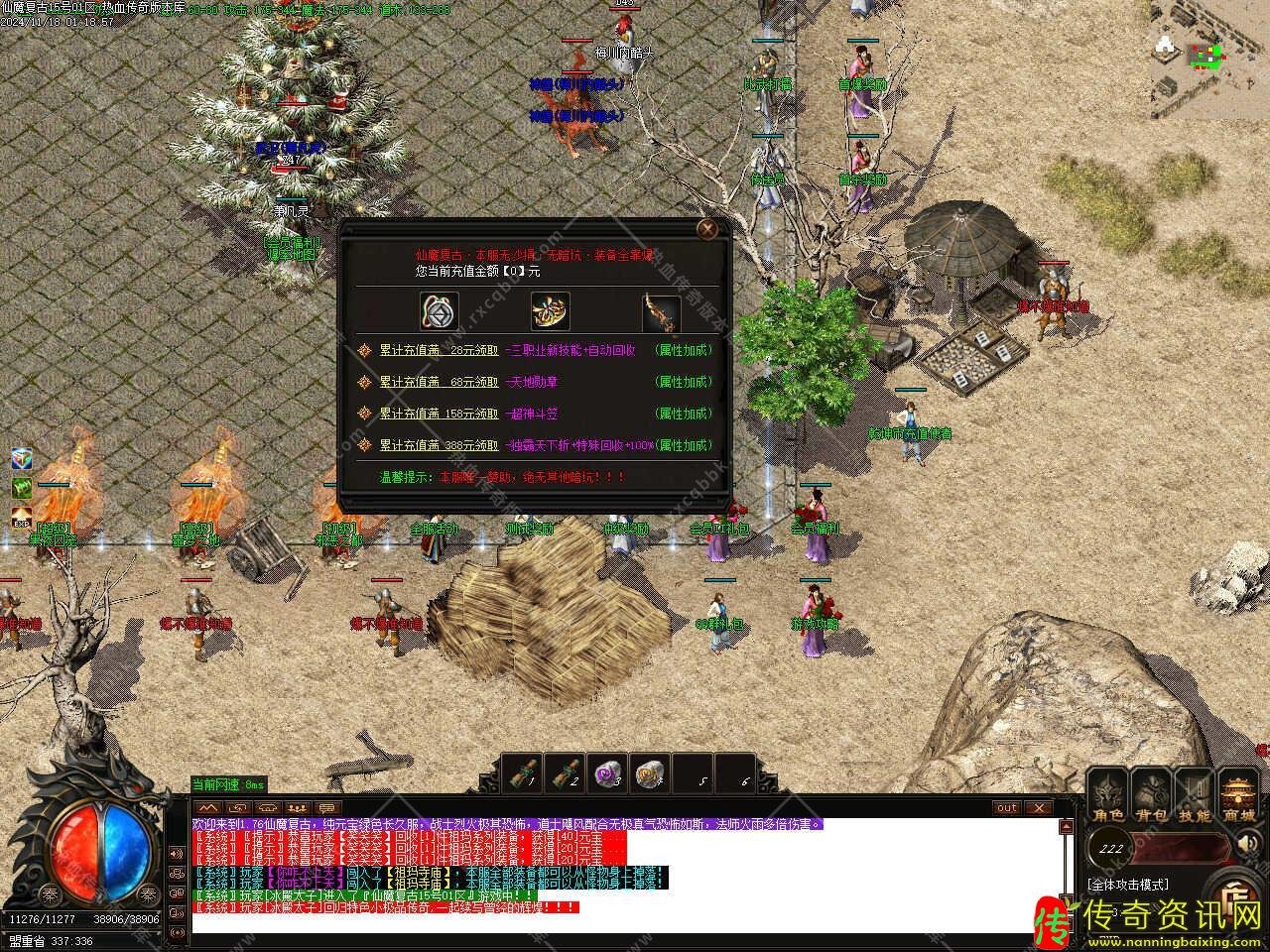Claim the 388 yuan recharge reward
This screenshot has height=952, width=1270.
439,445
